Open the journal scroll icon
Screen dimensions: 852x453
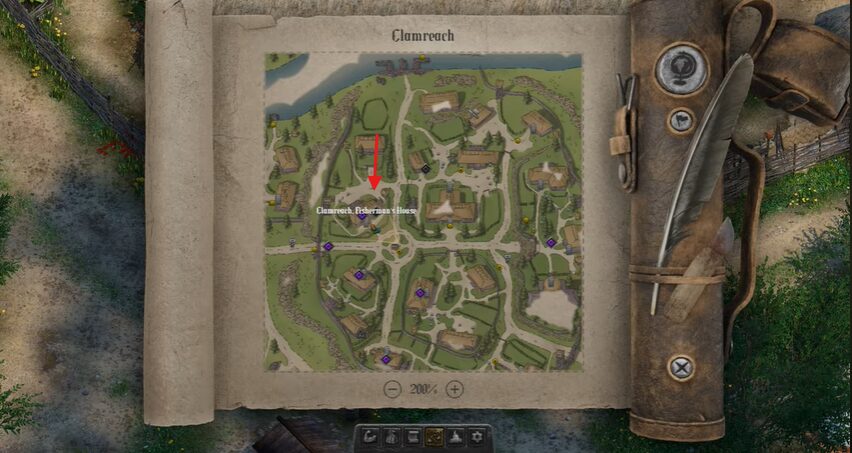(412, 436)
